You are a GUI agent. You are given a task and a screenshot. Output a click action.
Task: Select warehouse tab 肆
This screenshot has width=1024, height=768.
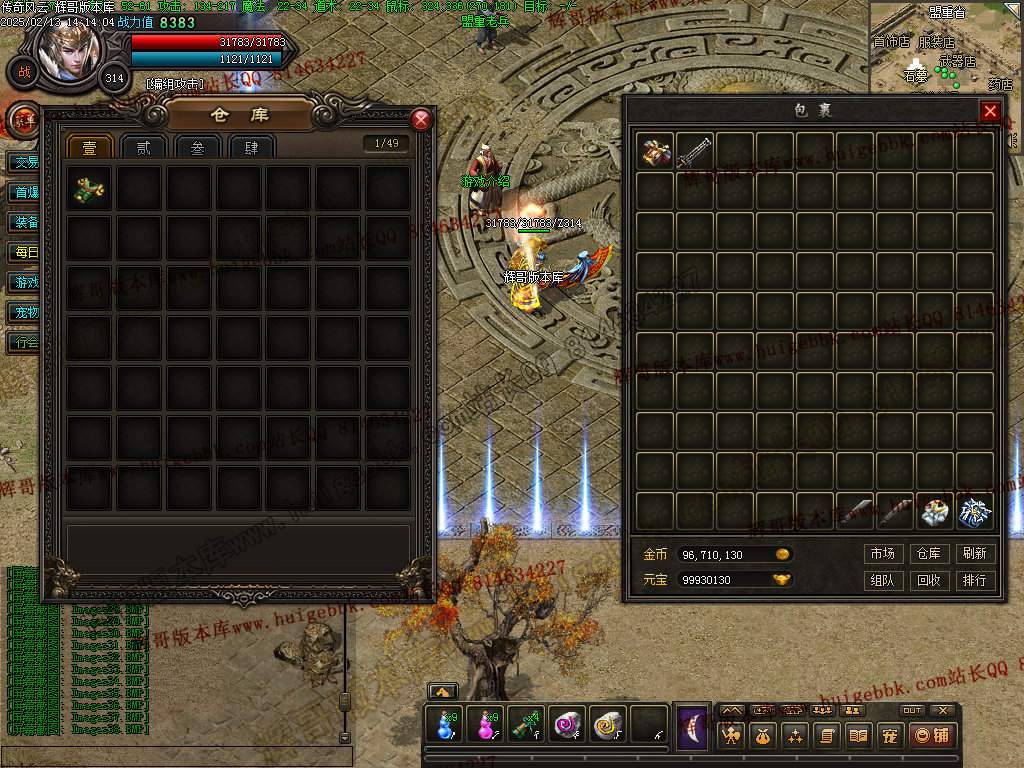[251, 147]
